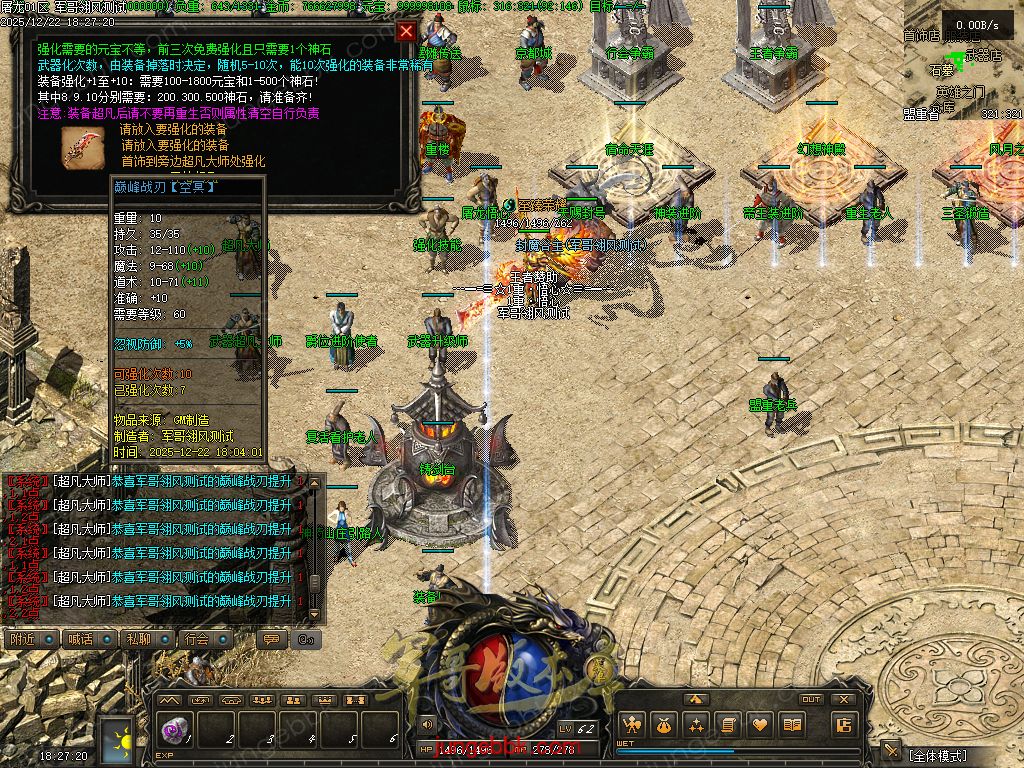1024x768 pixels.
Task: Open the scroll quest log
Action: (x=728, y=725)
